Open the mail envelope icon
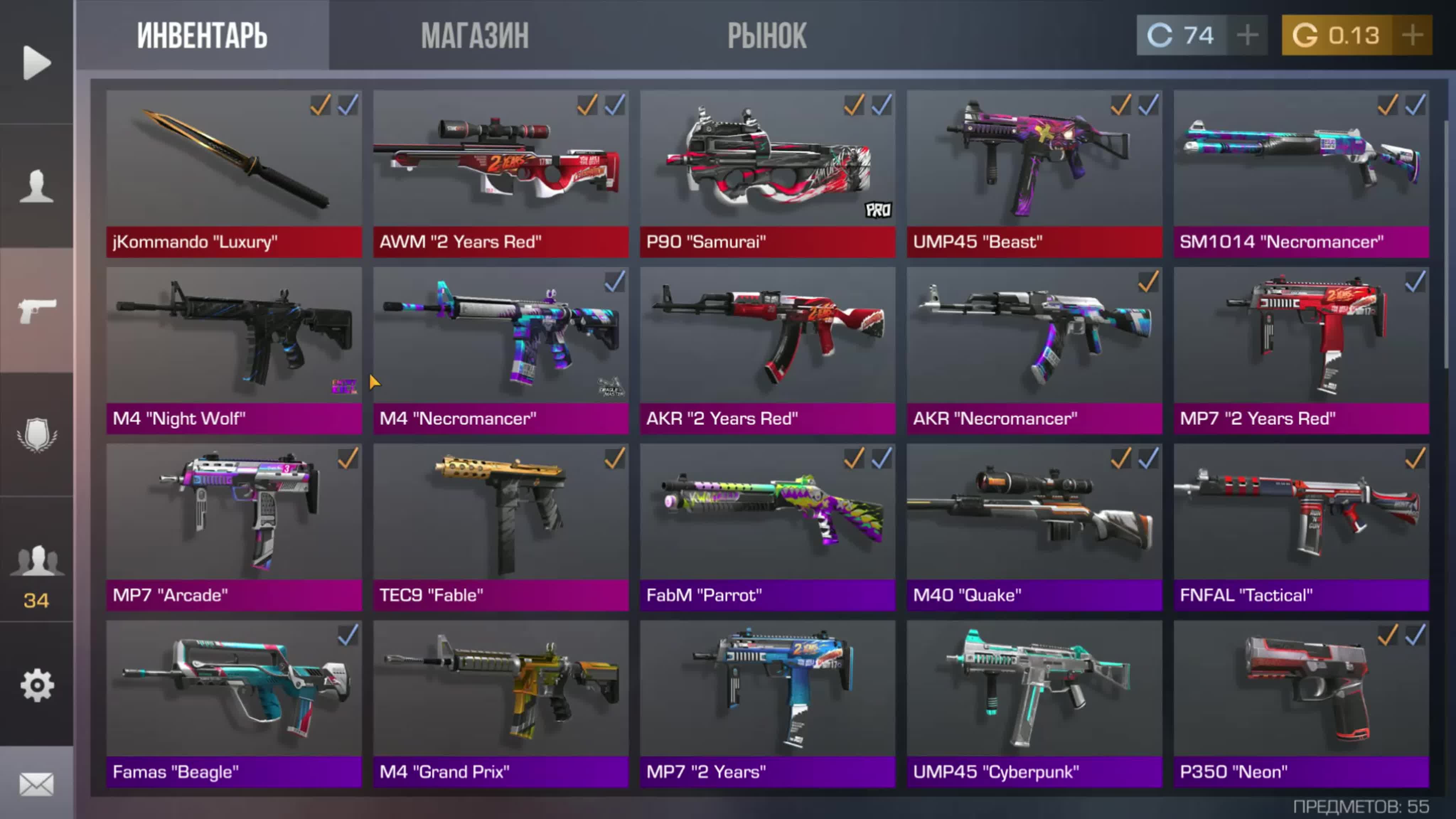The image size is (1456, 819). tap(37, 784)
